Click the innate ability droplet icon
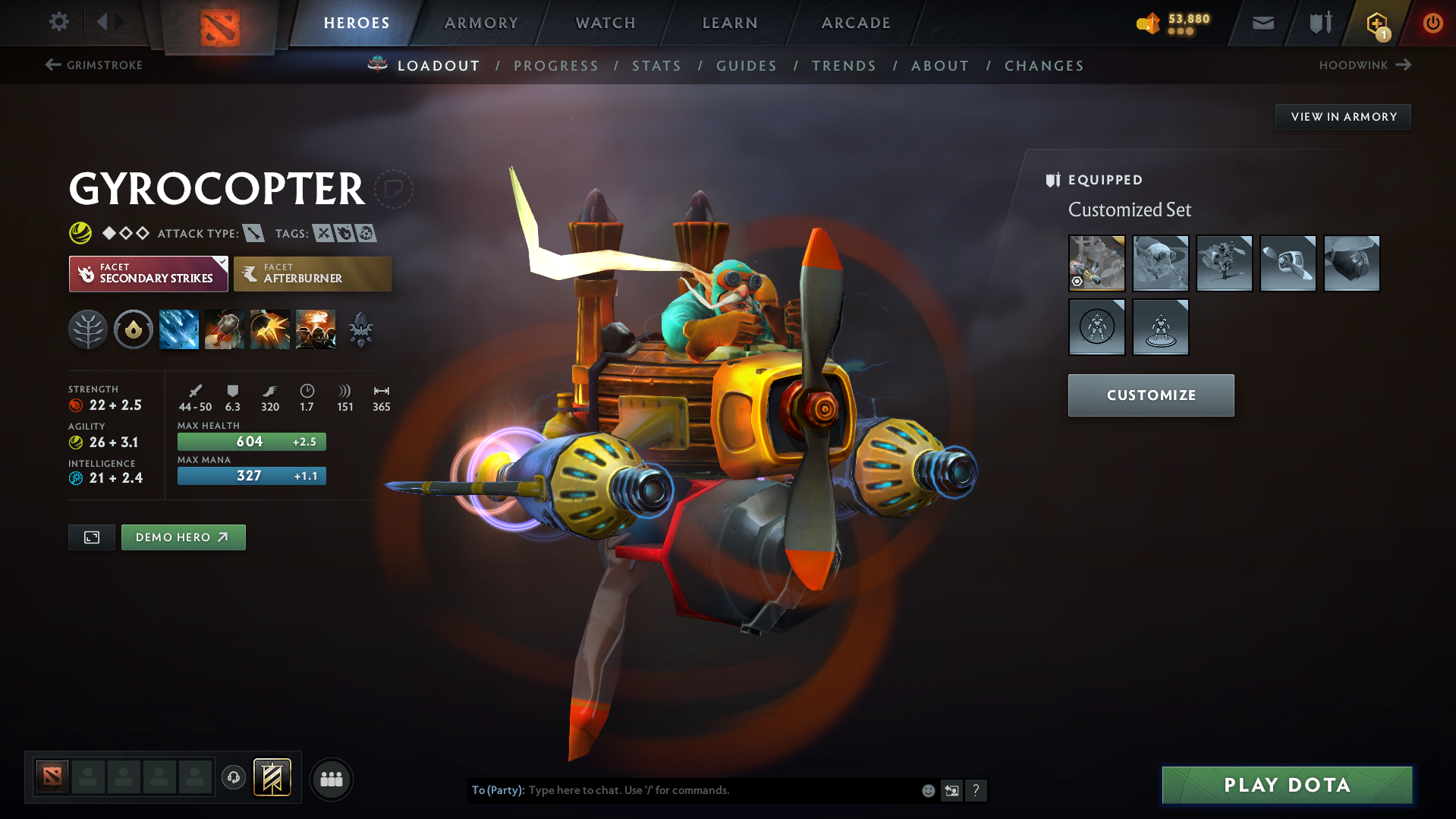This screenshot has width=1456, height=819. (x=134, y=329)
